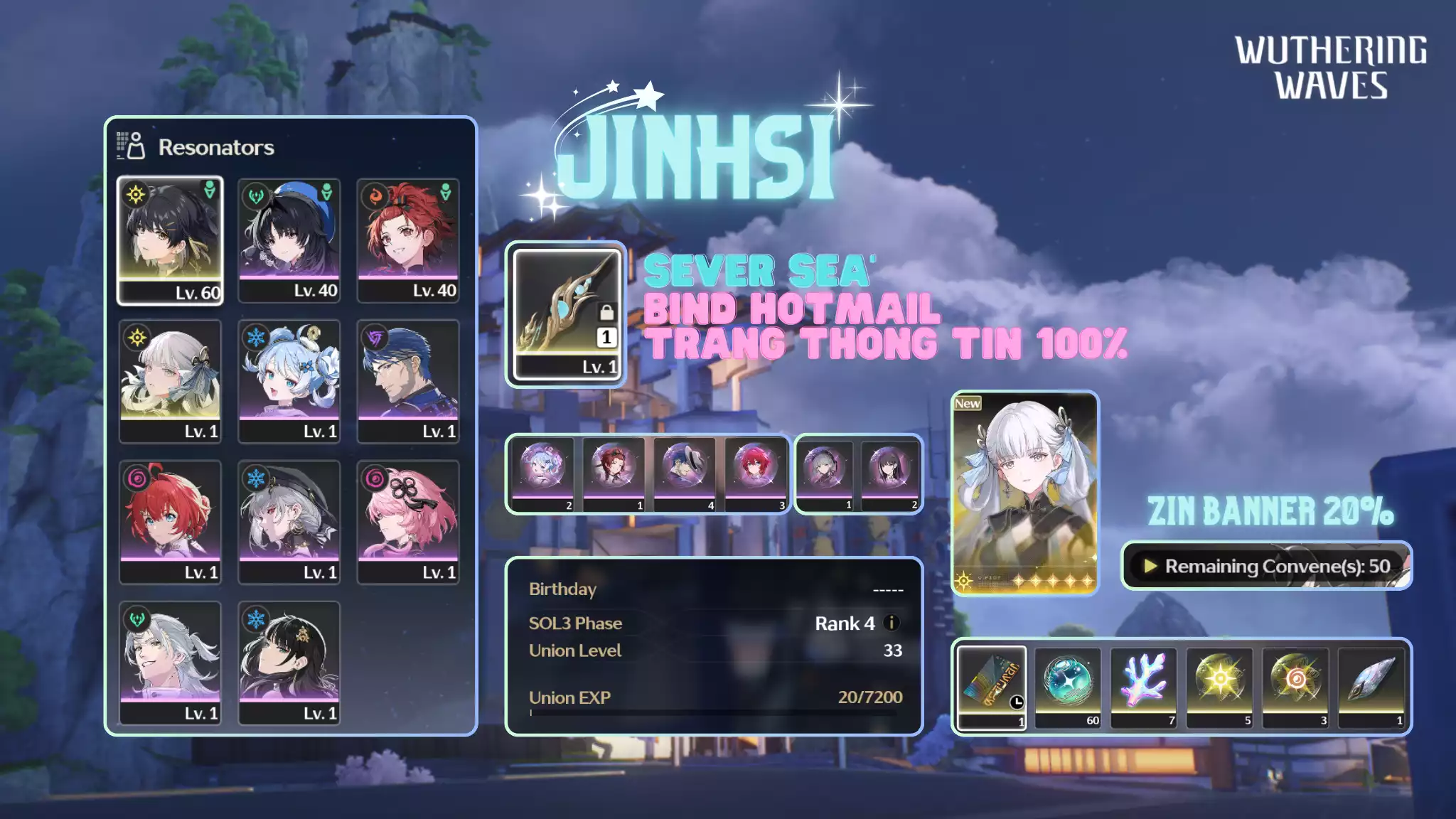Select the red-haired Havoc resonator Danjin

(170, 522)
